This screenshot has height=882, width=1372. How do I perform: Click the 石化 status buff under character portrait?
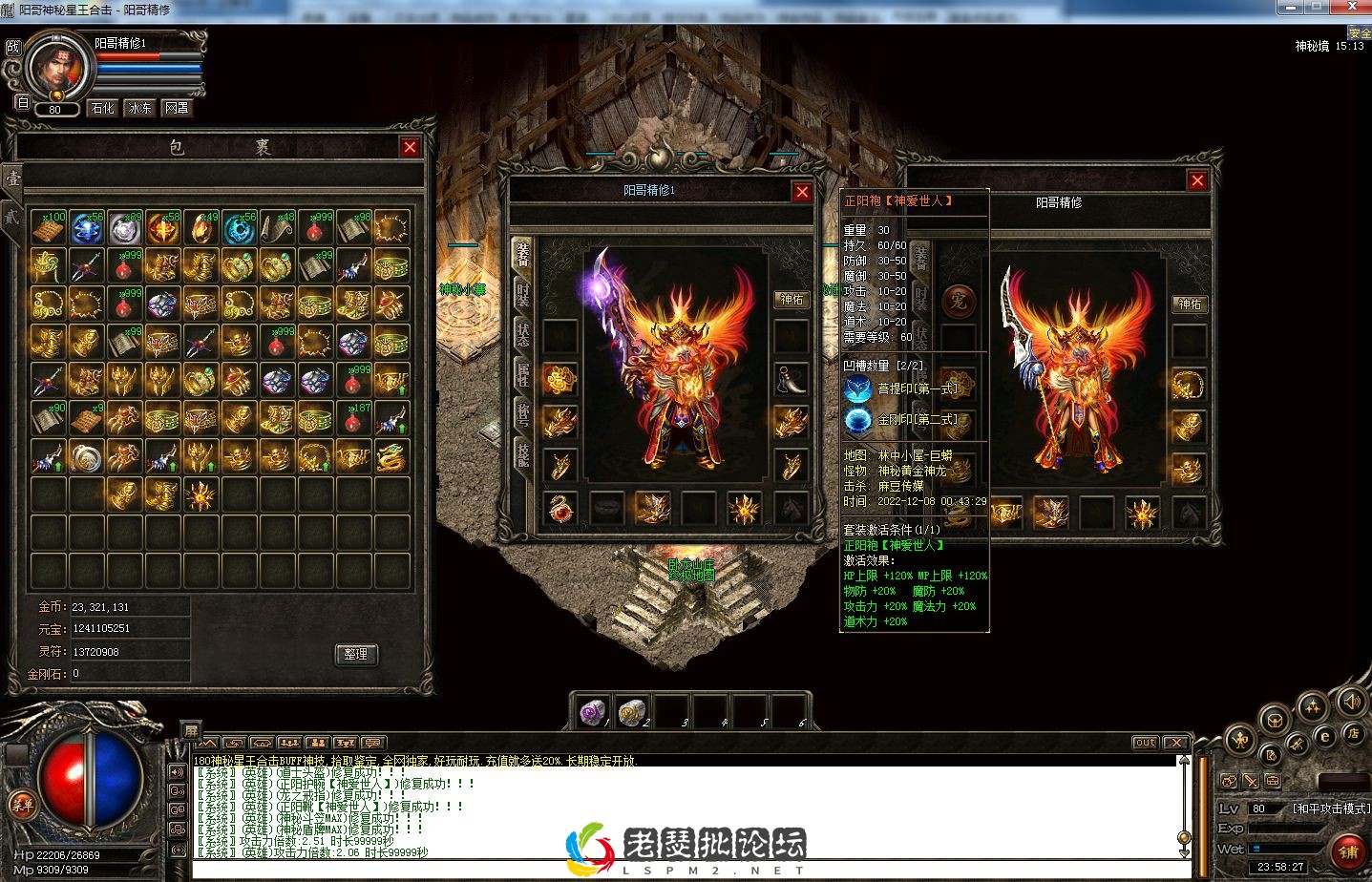tap(101, 107)
